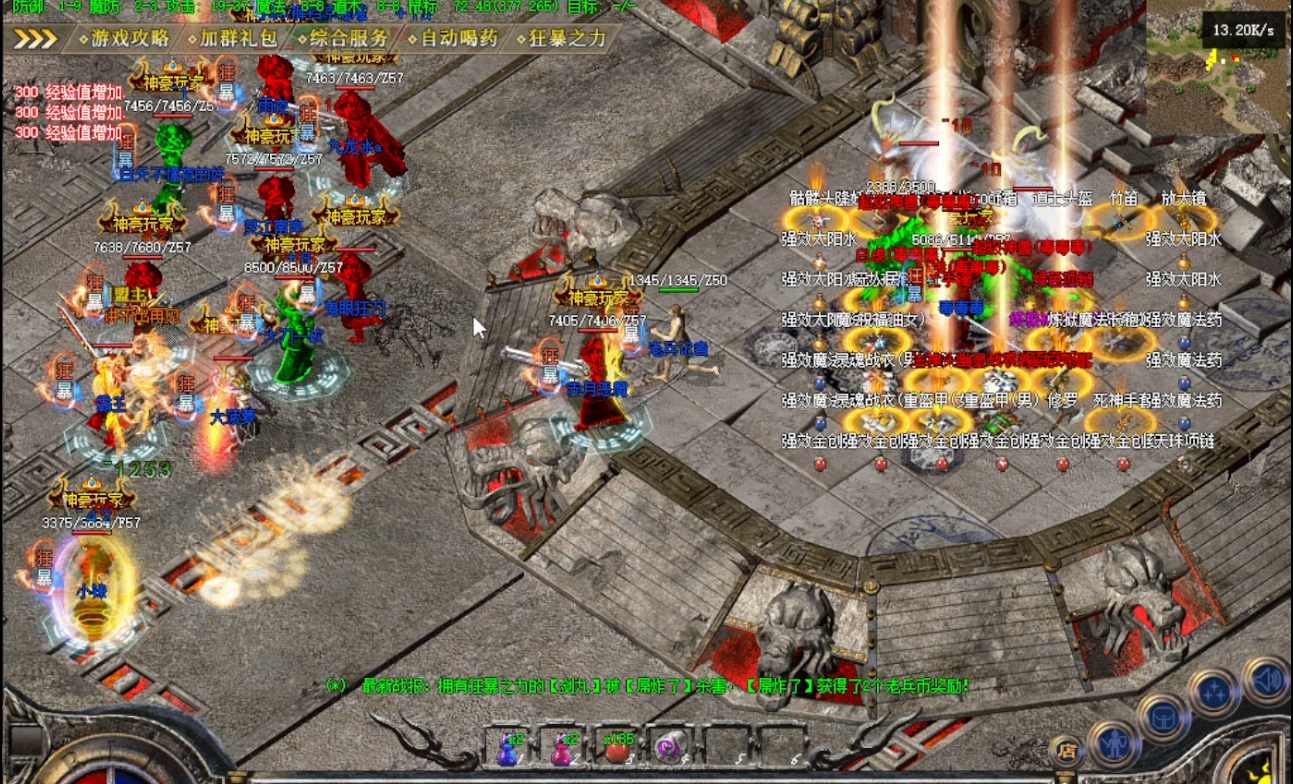Open the bag inventory icon
This screenshot has width=1293, height=784.
click(x=1165, y=718)
